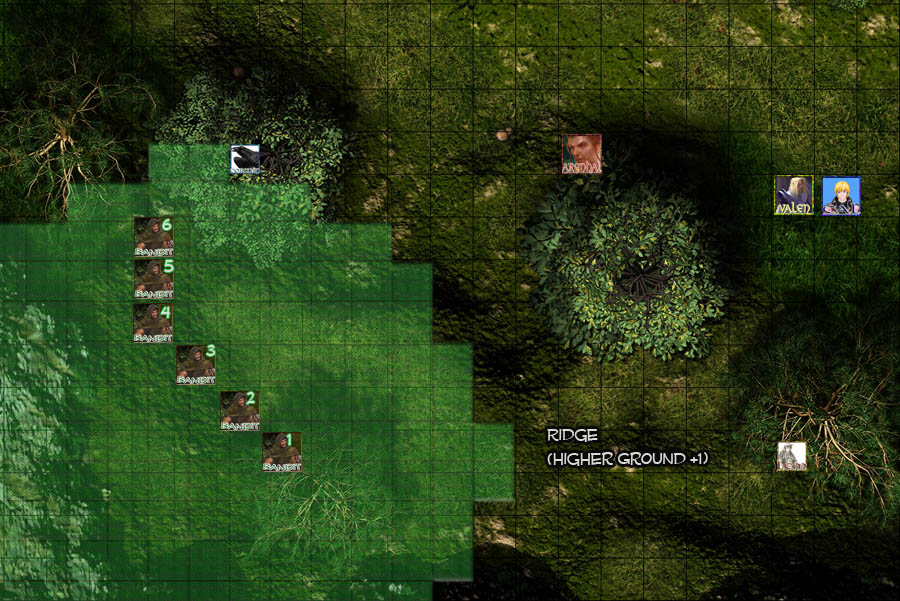The height and width of the screenshot is (601, 900).
Task: Select the Bandit 1 token
Action: click(x=282, y=452)
